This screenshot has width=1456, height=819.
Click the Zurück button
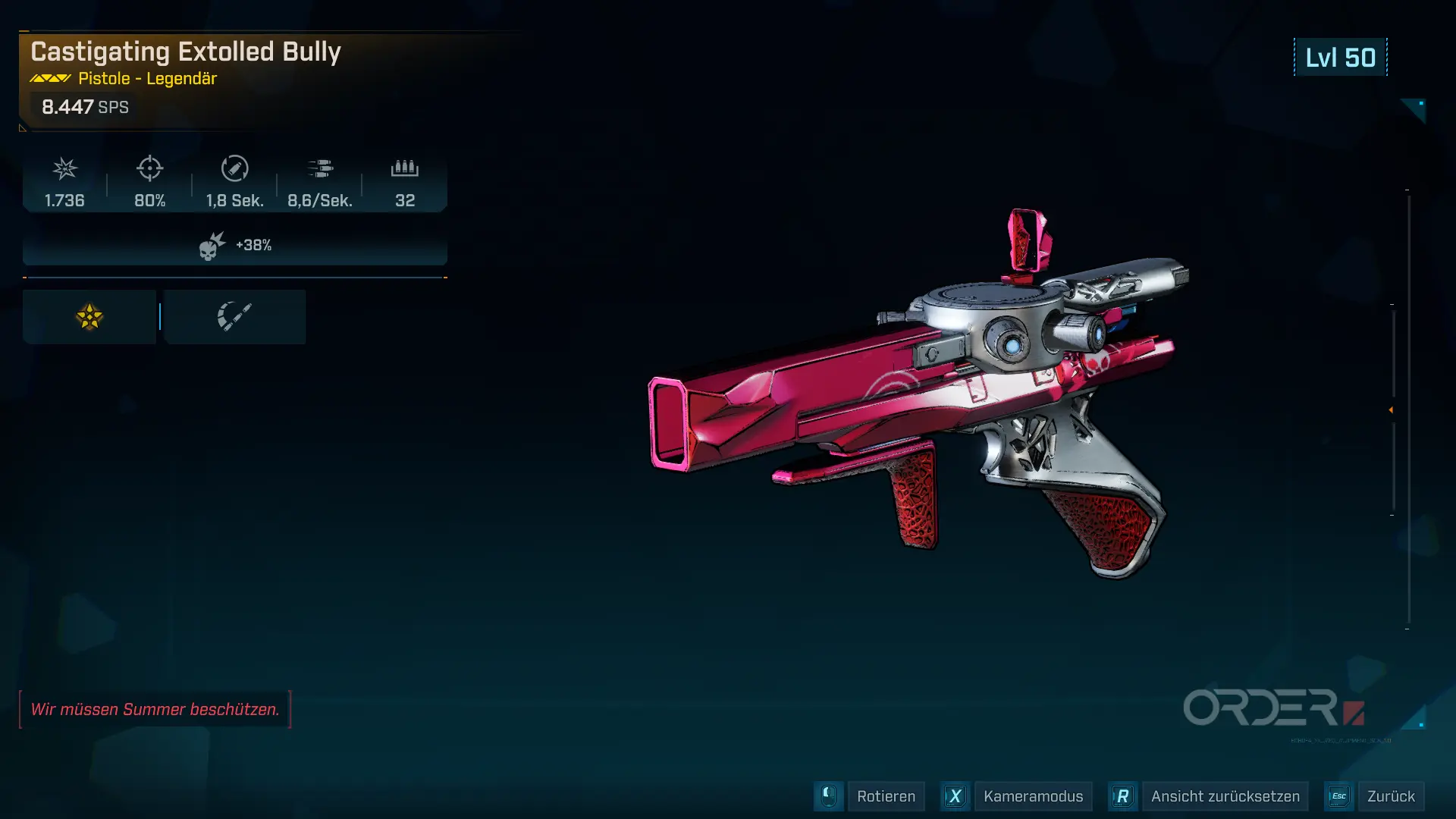(1390, 796)
